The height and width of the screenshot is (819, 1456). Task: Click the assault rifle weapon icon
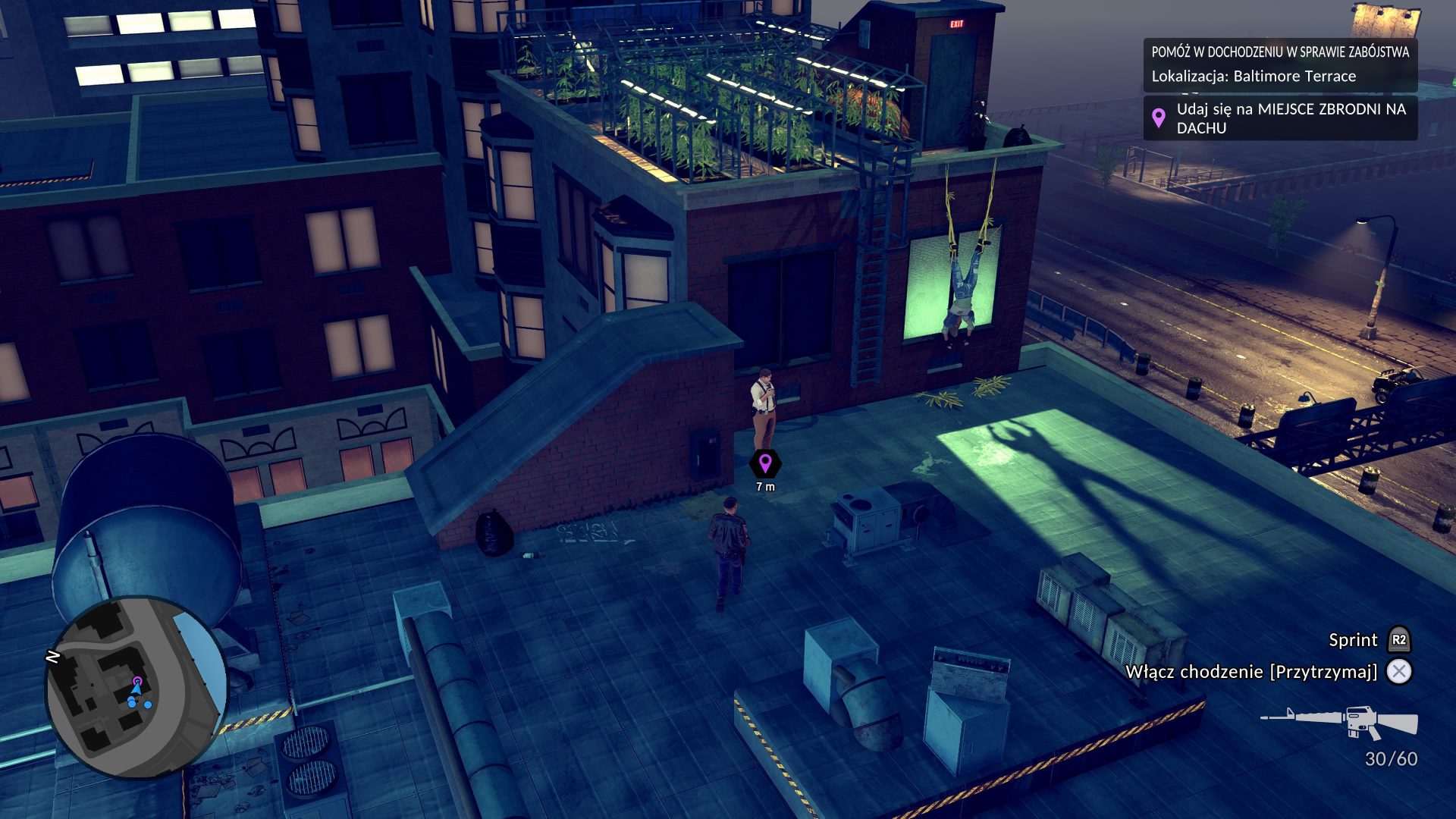click(x=1340, y=721)
